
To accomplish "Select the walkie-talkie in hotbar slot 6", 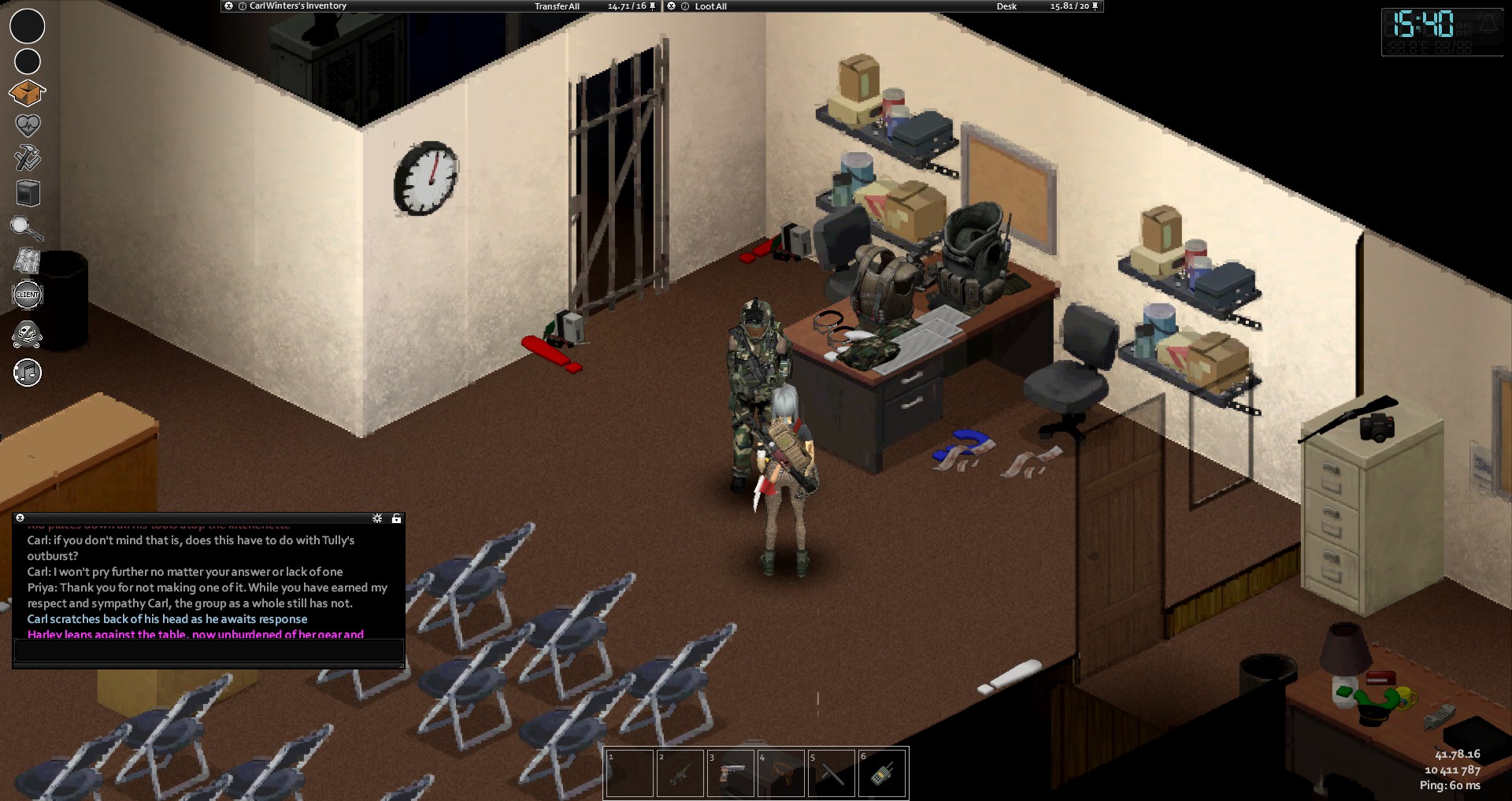I will (881, 773).
